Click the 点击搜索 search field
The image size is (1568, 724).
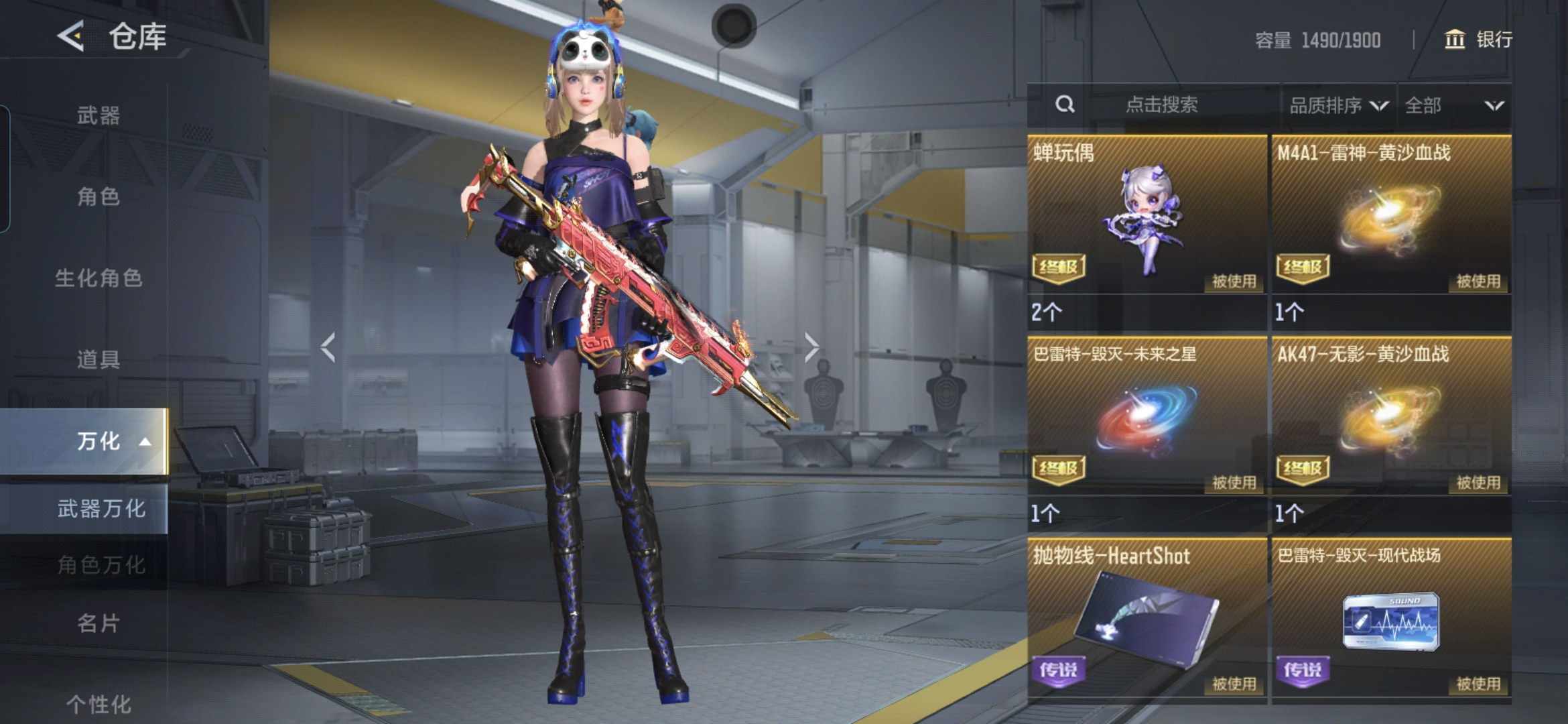(x=1161, y=105)
